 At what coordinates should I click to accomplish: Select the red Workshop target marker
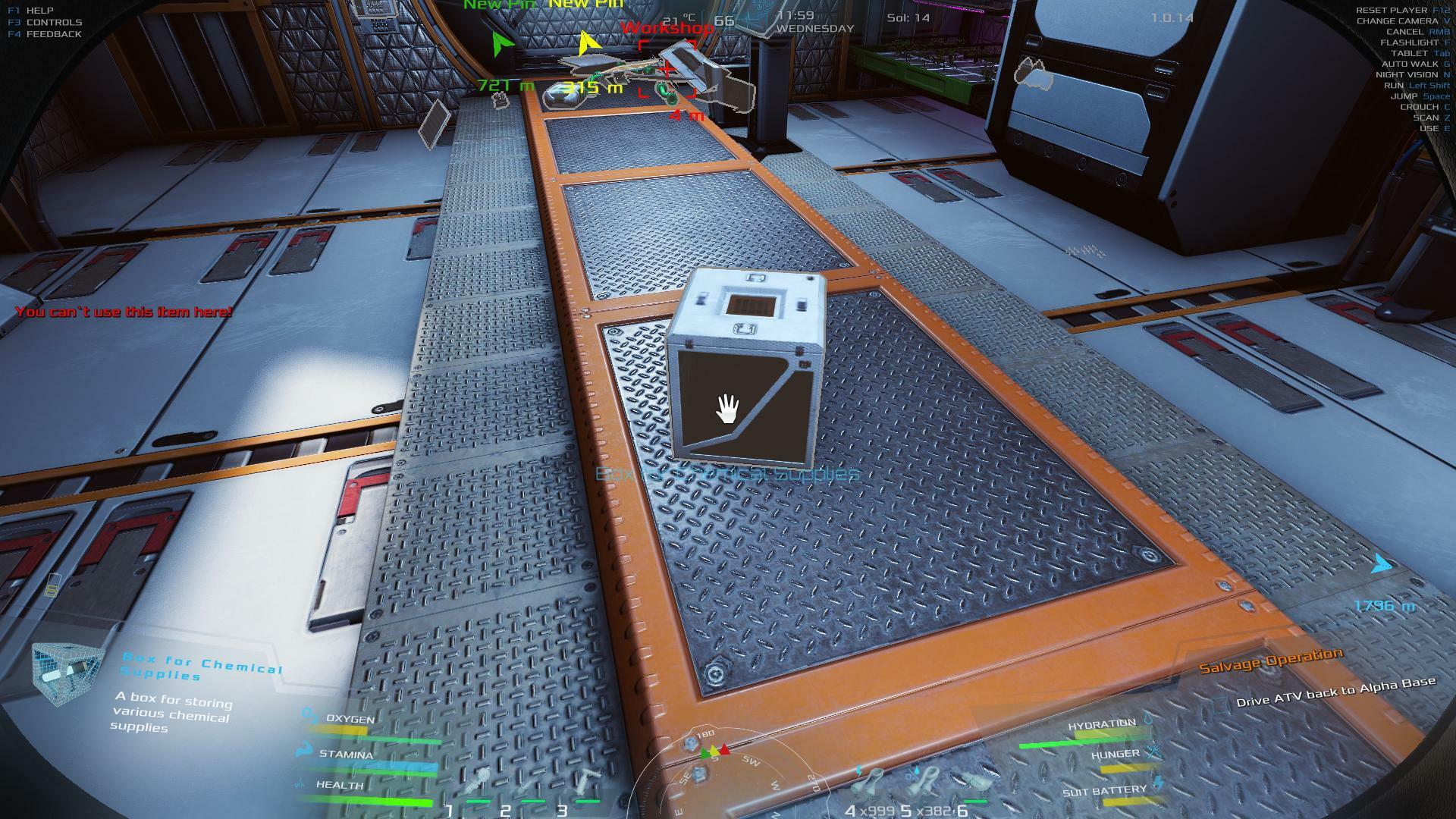(667, 70)
